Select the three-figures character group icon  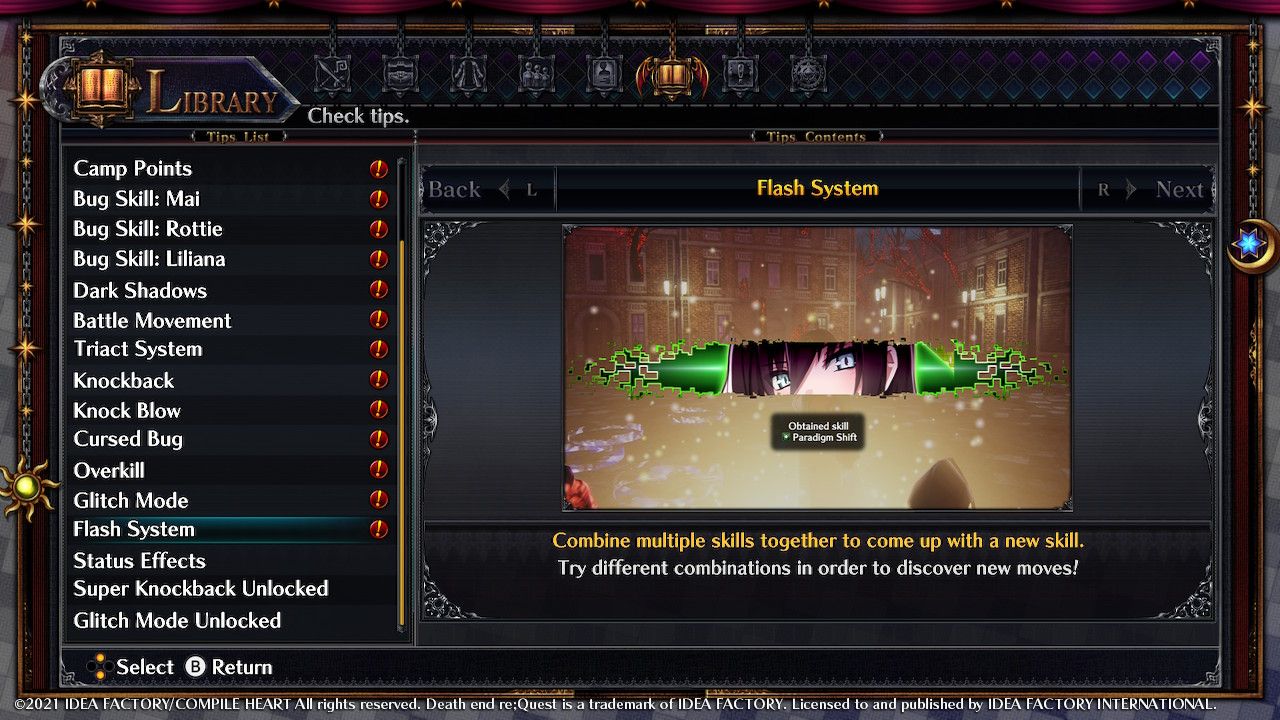[536, 75]
